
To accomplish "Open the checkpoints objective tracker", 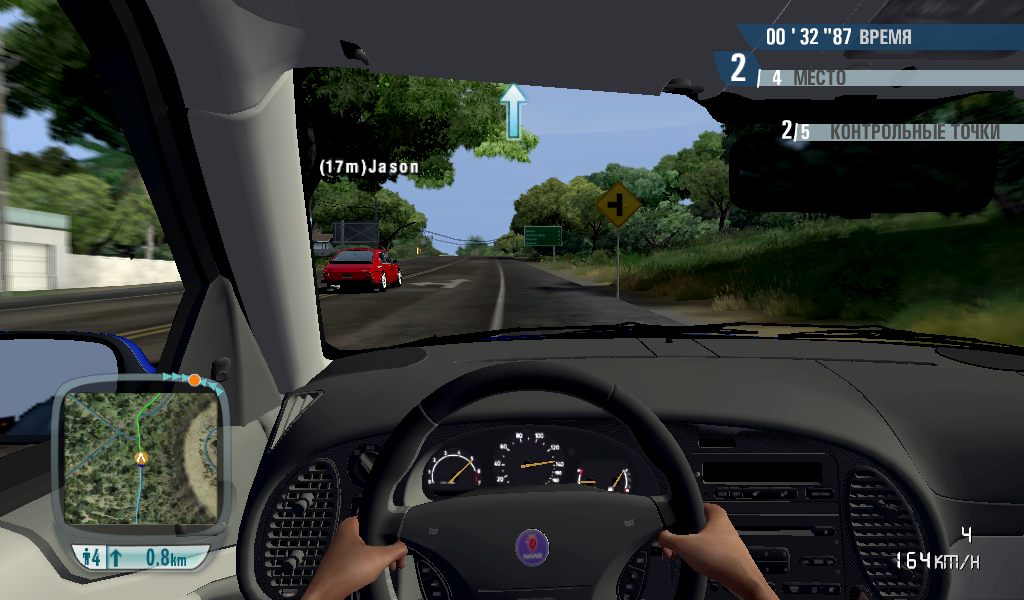I will click(x=890, y=131).
